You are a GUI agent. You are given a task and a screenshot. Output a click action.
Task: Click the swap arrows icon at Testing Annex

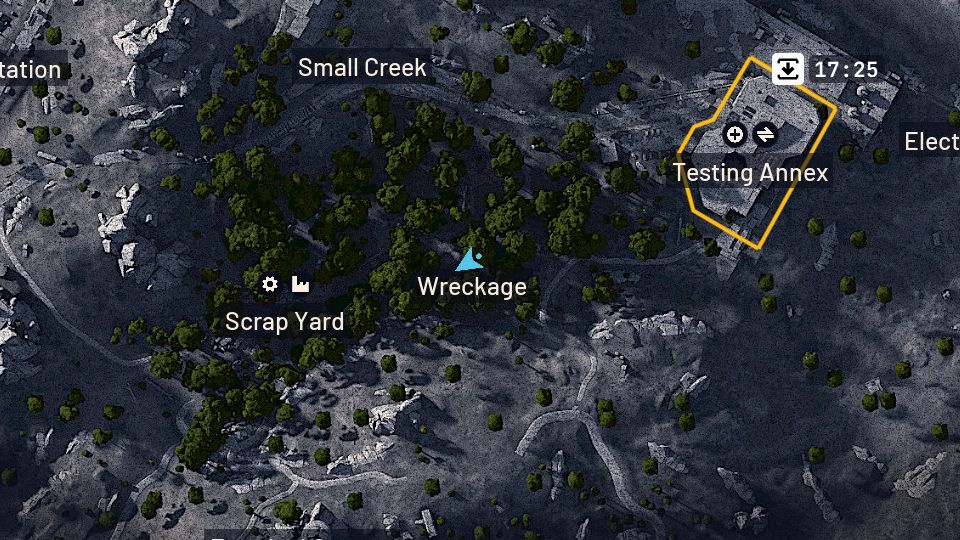765,134
